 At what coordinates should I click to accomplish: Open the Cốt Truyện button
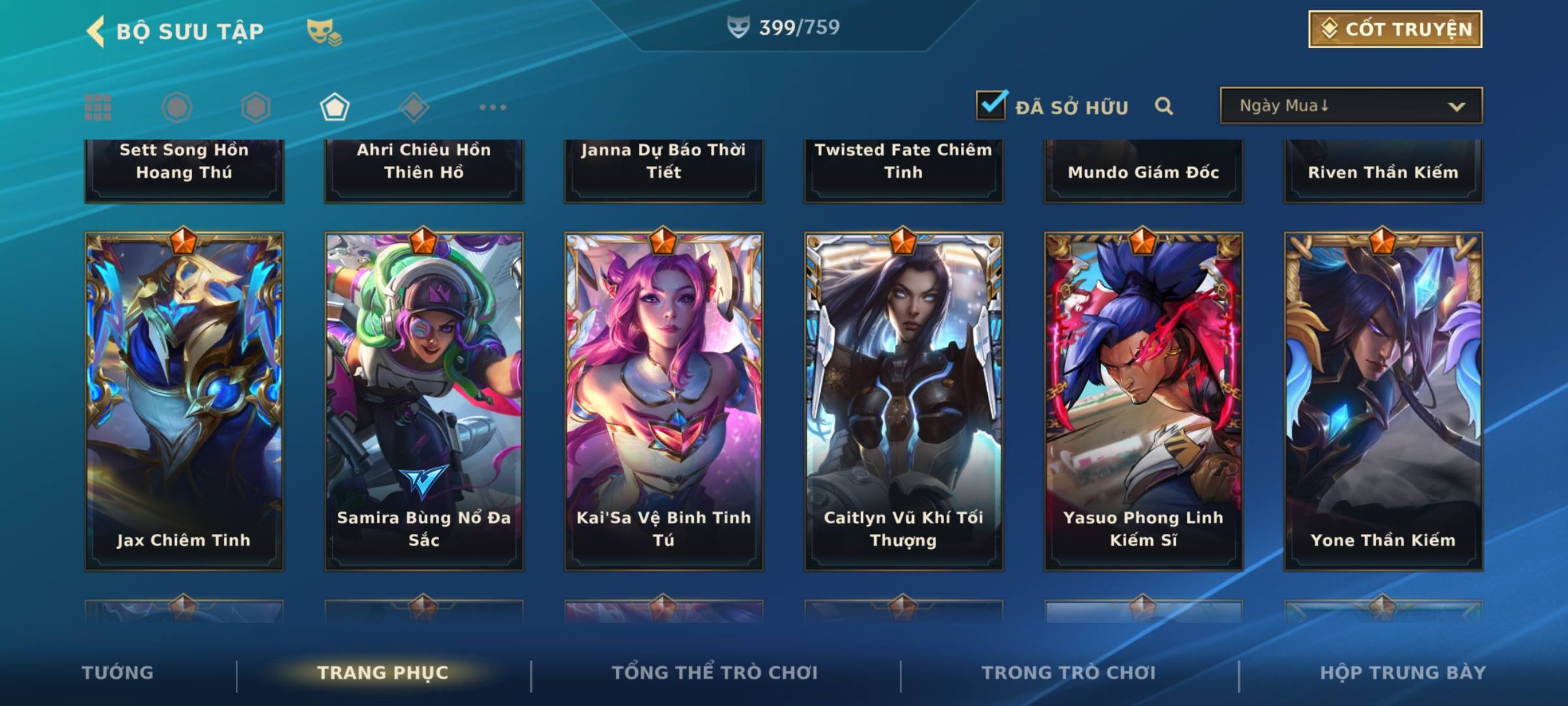pos(1395,29)
